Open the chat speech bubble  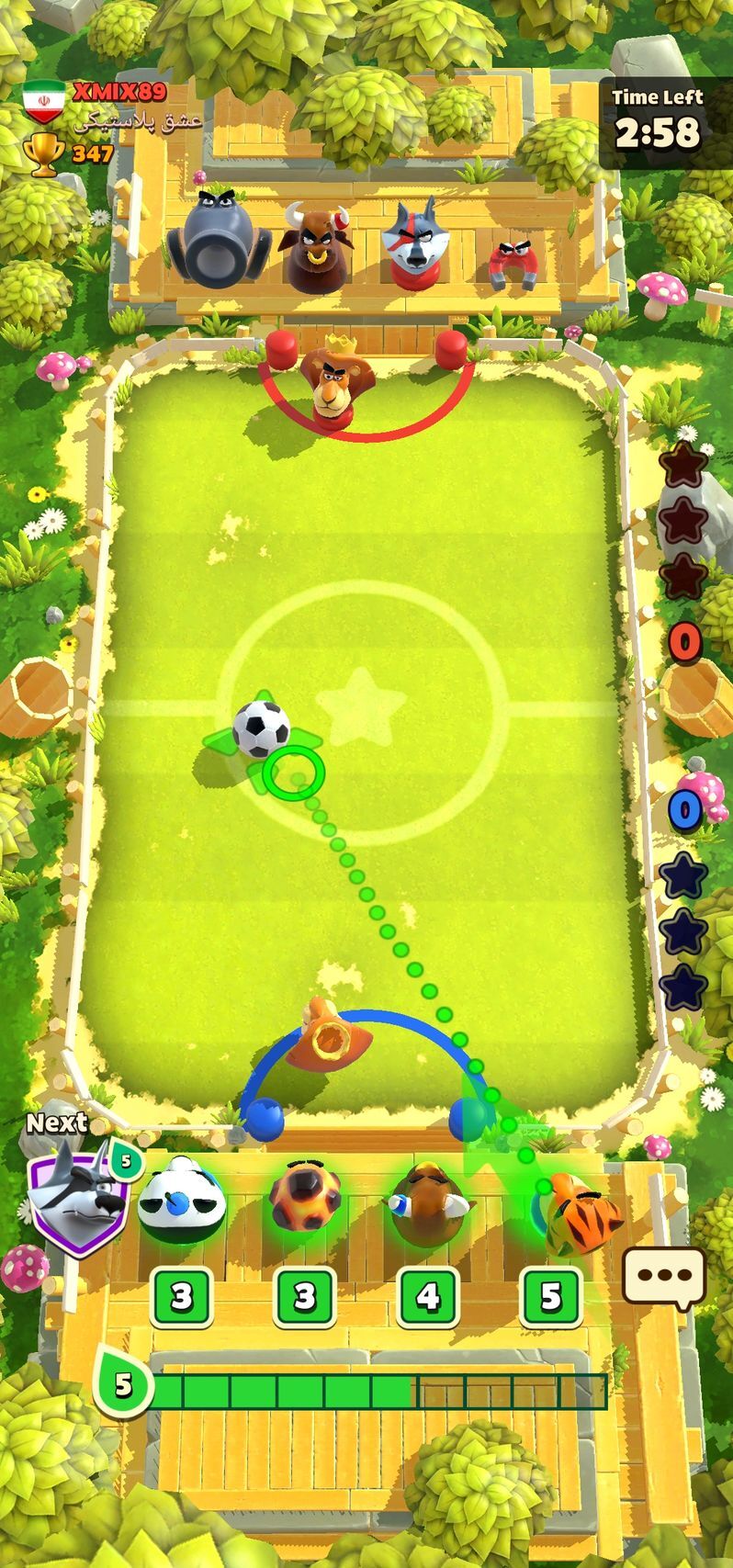point(664,1276)
